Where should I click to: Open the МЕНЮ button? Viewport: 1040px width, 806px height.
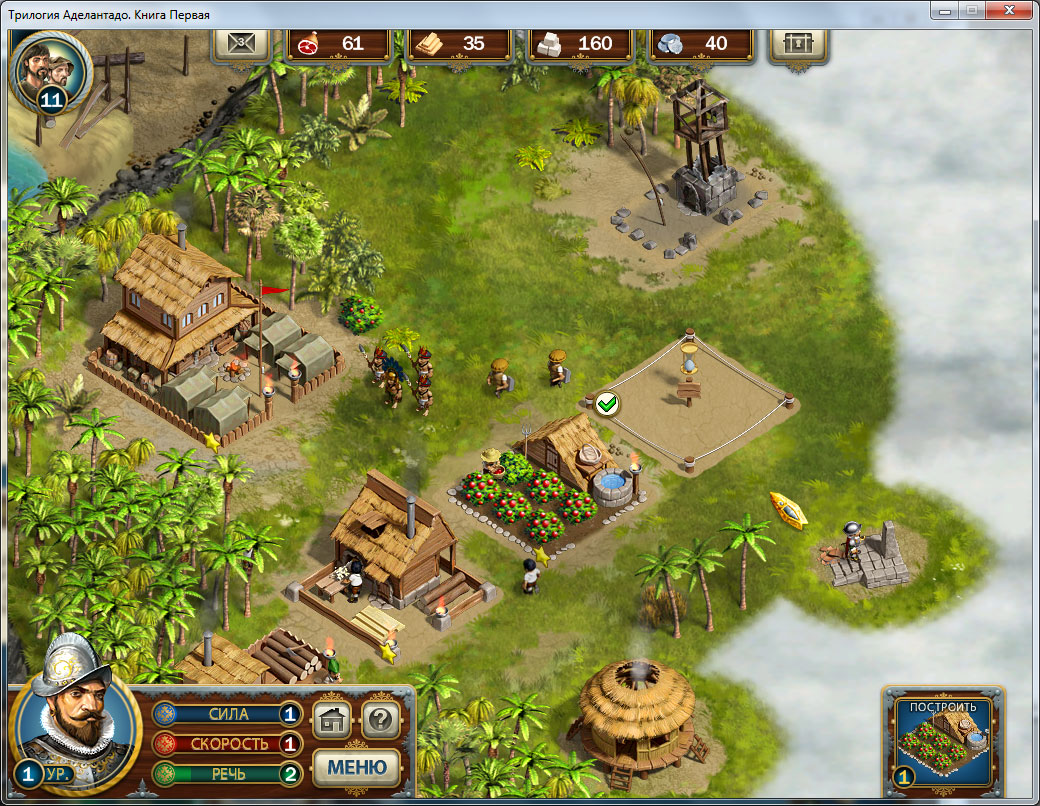(357, 767)
